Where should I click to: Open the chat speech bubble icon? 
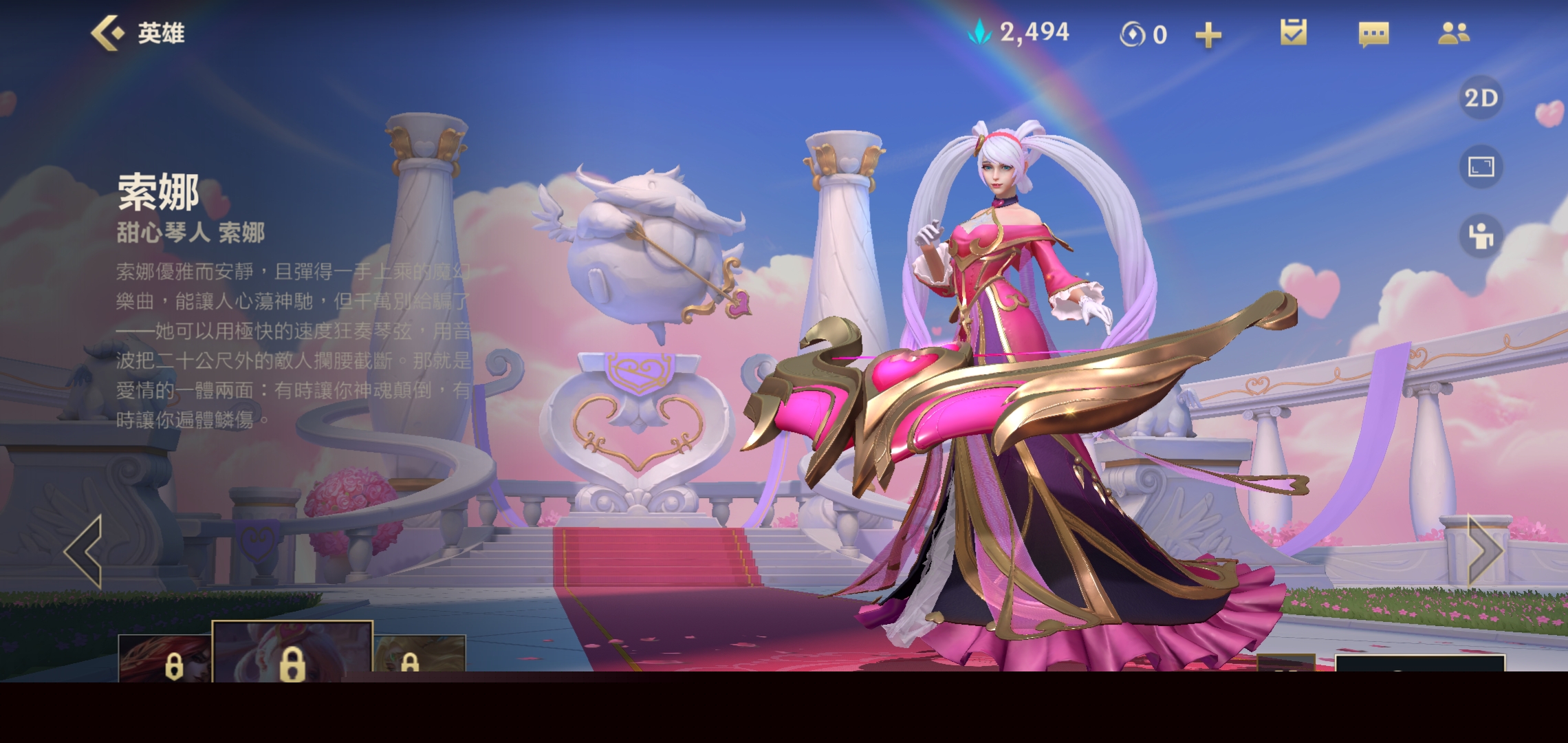pyautogui.click(x=1373, y=34)
